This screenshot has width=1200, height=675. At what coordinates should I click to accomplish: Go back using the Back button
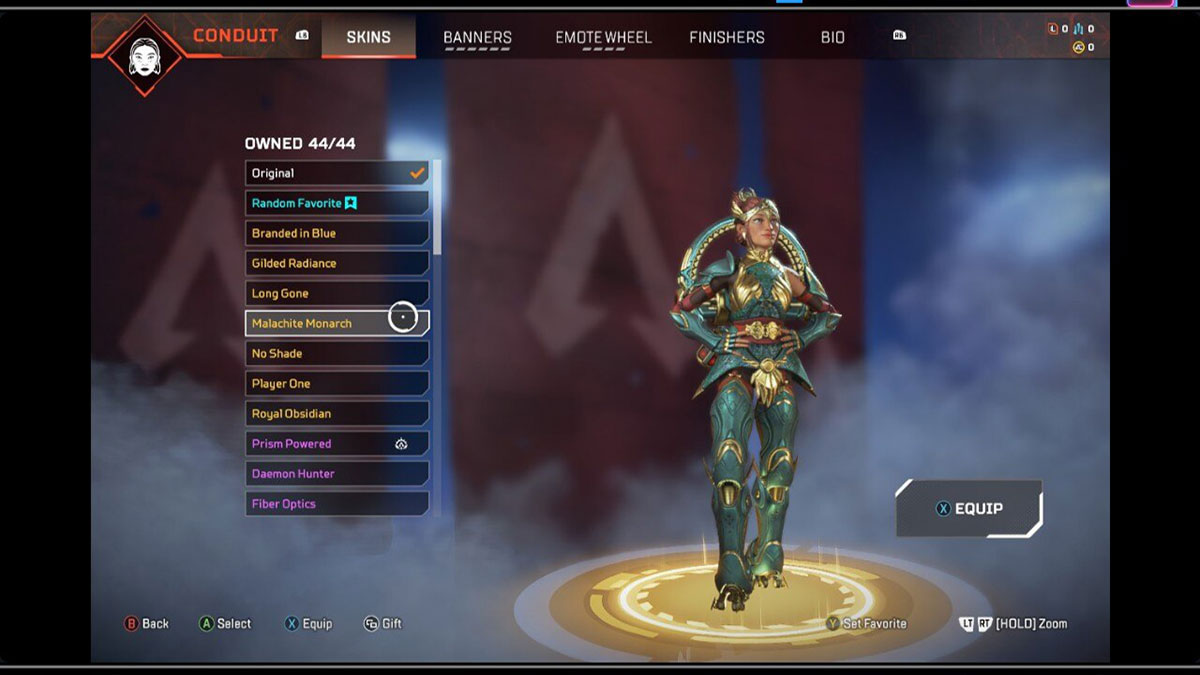tap(146, 623)
